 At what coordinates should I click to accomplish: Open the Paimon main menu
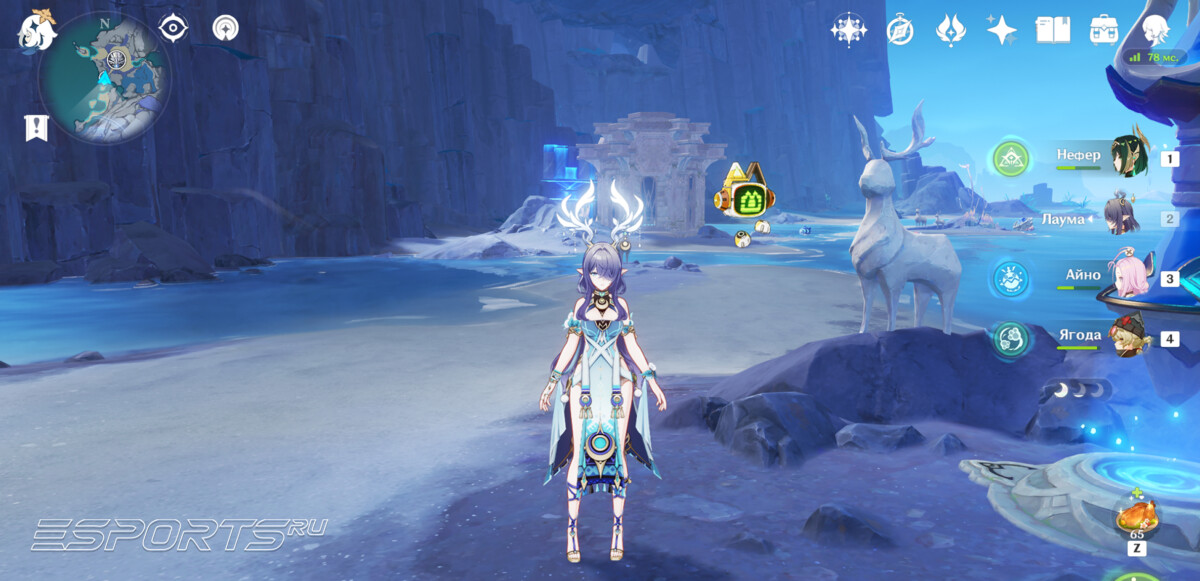point(37,29)
